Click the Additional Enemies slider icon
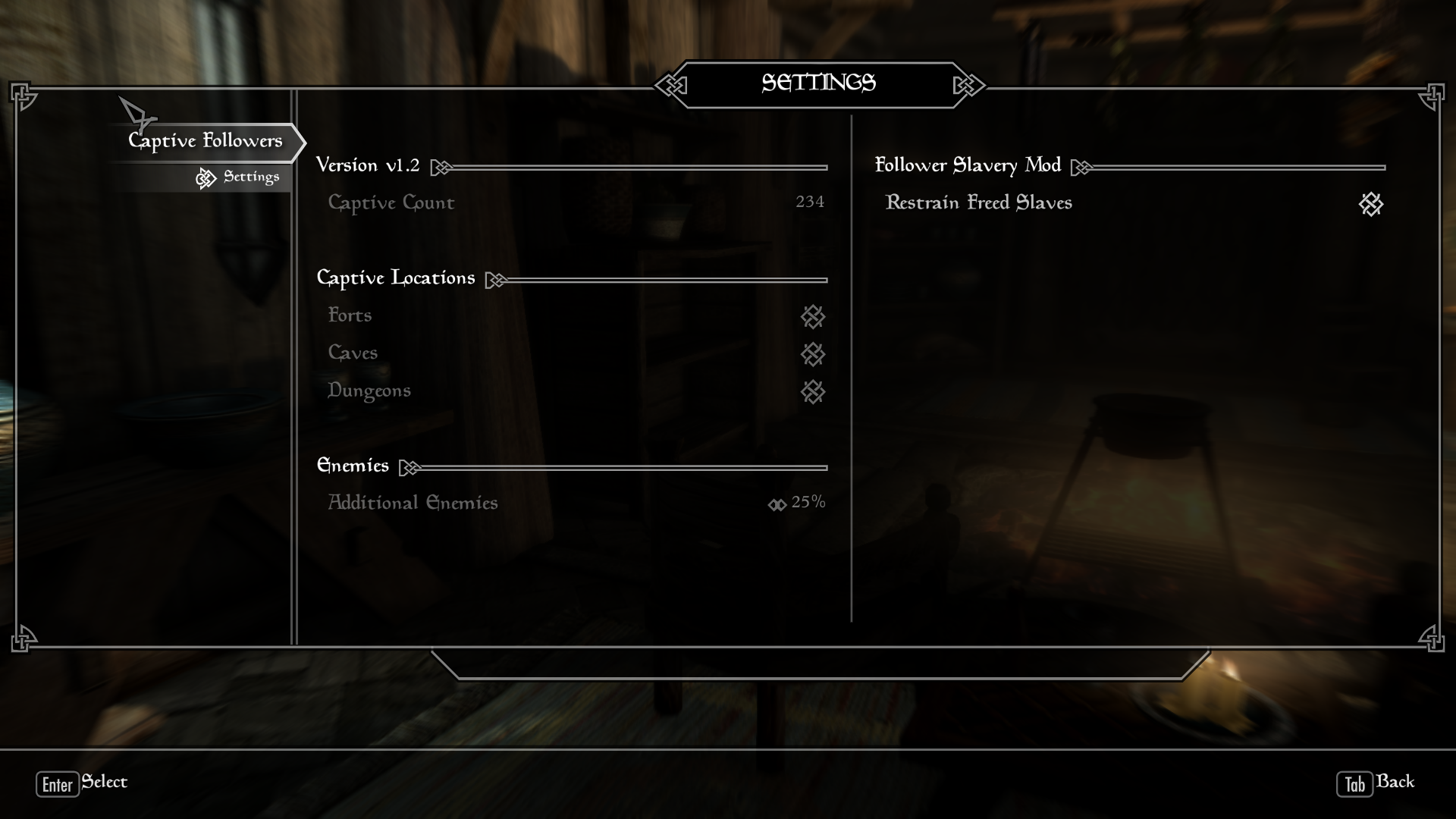The height and width of the screenshot is (819, 1456). click(x=777, y=504)
